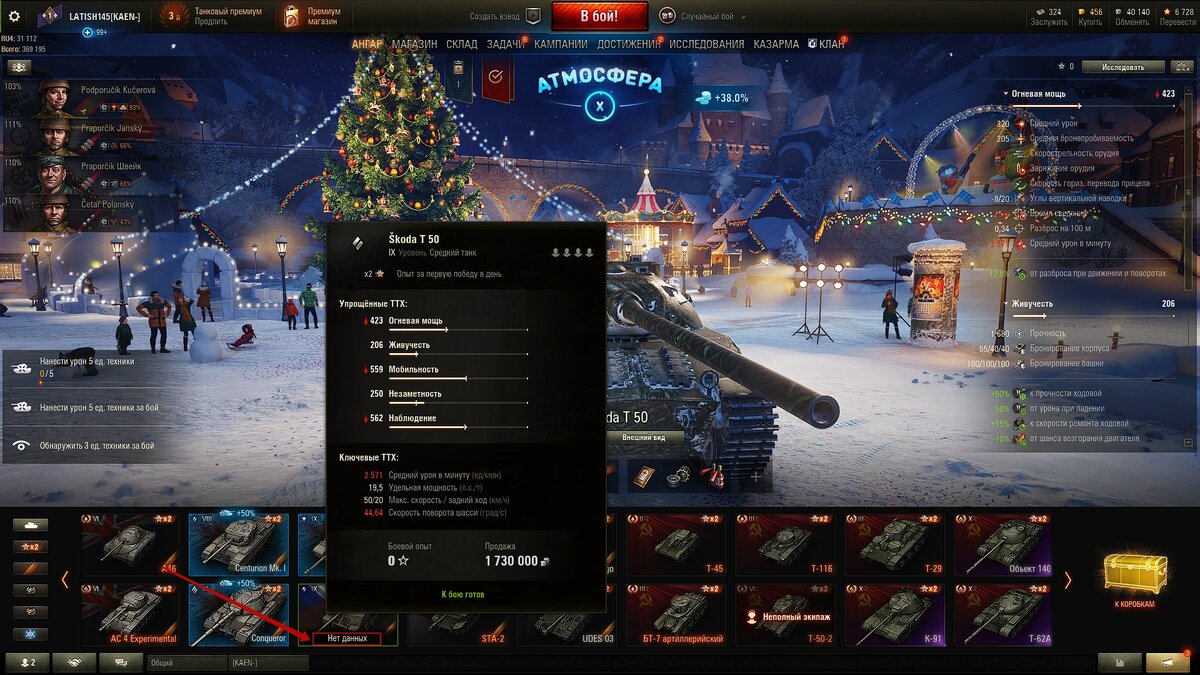The image size is (1200, 675).
Task: Show the ДОСТИЖЕНИЯ tab
Action: click(628, 44)
